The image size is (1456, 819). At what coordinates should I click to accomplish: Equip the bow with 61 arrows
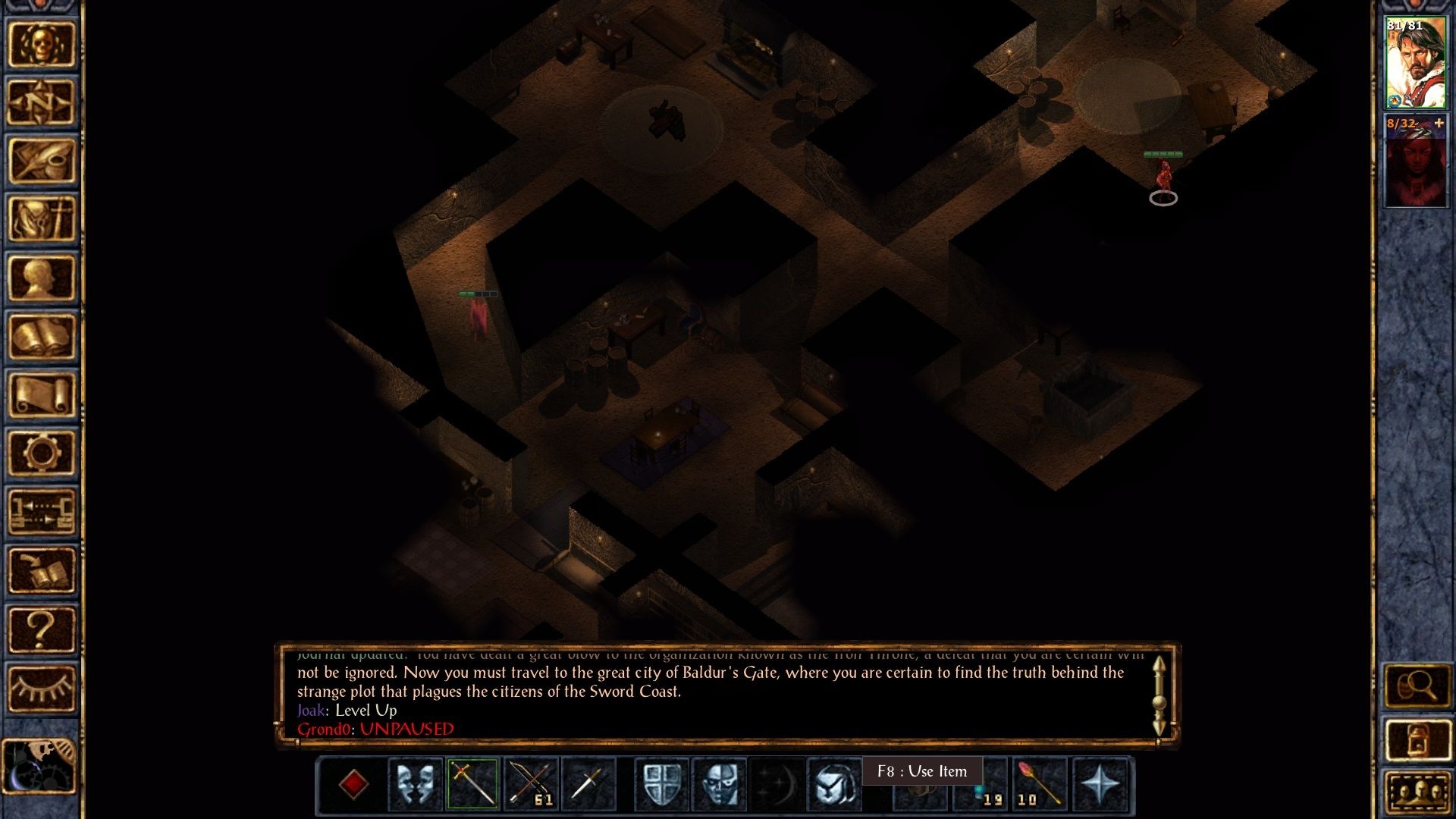[530, 783]
